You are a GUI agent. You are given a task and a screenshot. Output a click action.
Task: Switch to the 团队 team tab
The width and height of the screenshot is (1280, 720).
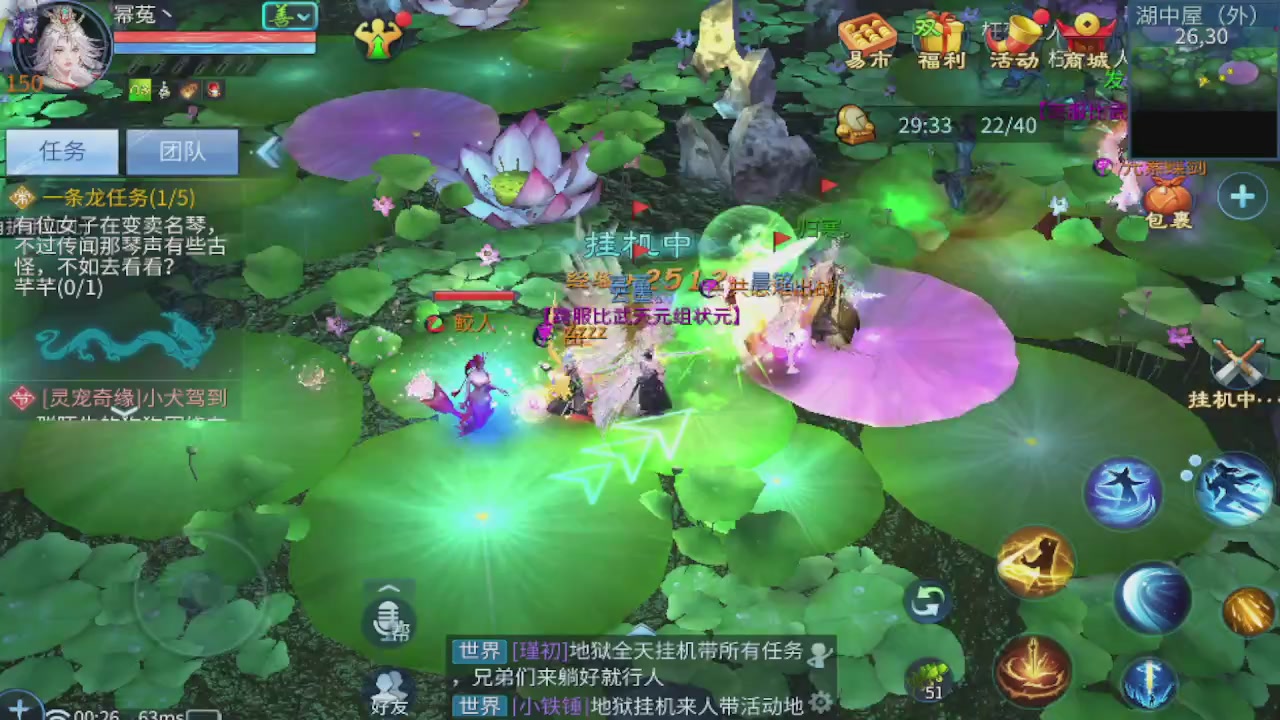(182, 151)
